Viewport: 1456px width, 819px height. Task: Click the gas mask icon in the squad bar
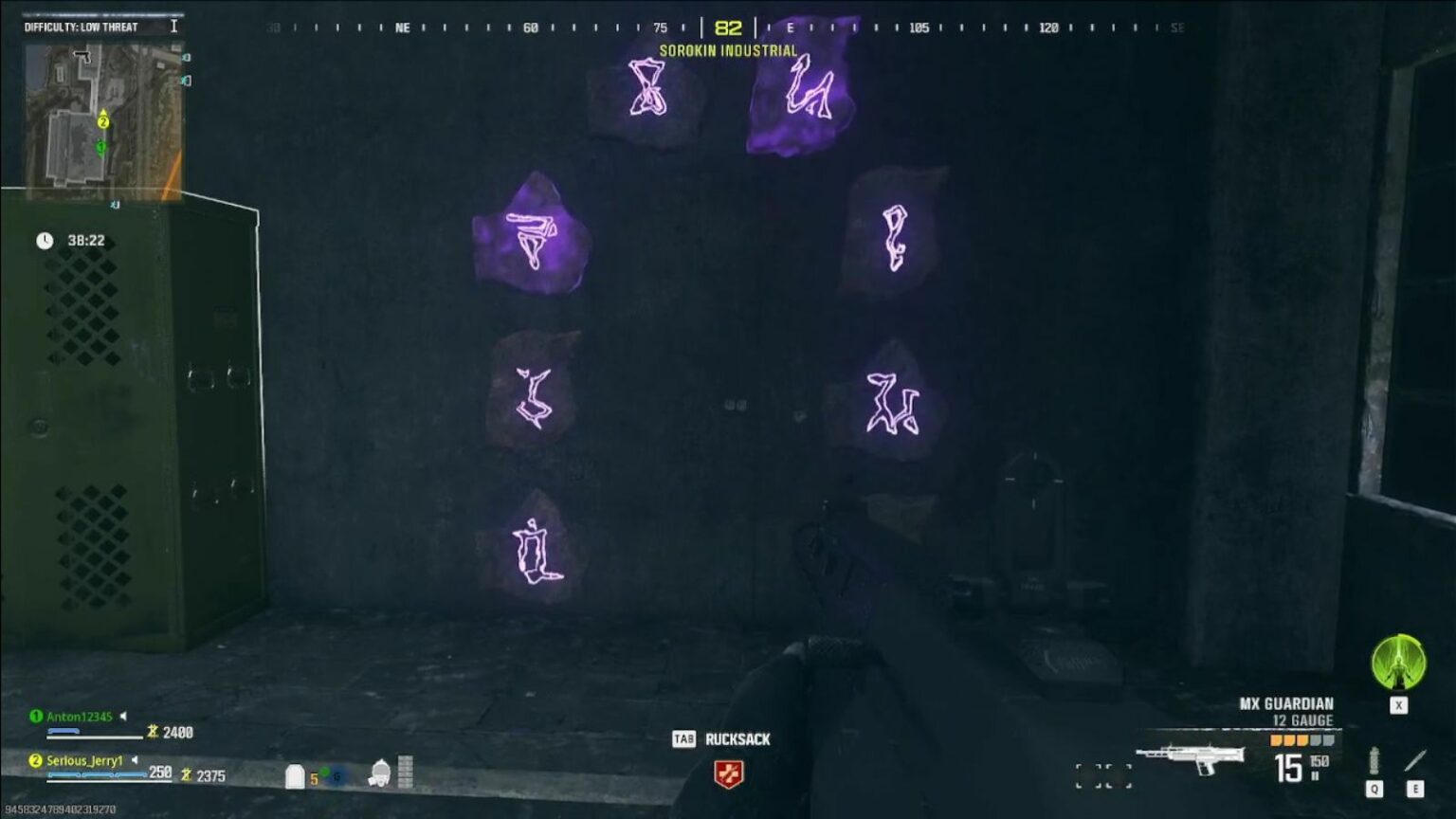pos(378,772)
